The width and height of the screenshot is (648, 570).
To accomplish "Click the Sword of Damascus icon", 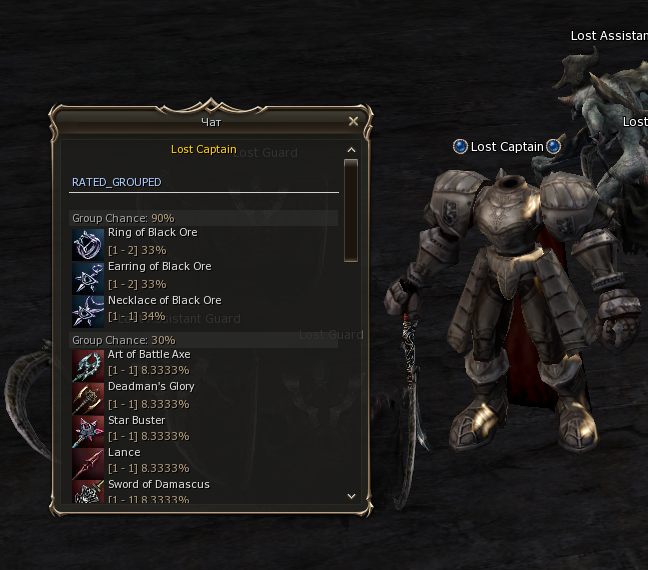I will (88, 491).
